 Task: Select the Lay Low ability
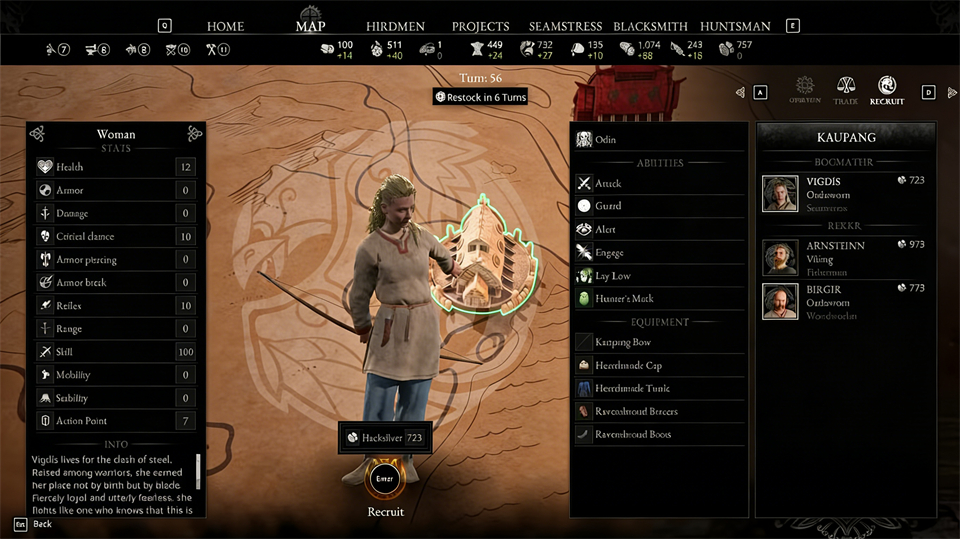tap(659, 275)
